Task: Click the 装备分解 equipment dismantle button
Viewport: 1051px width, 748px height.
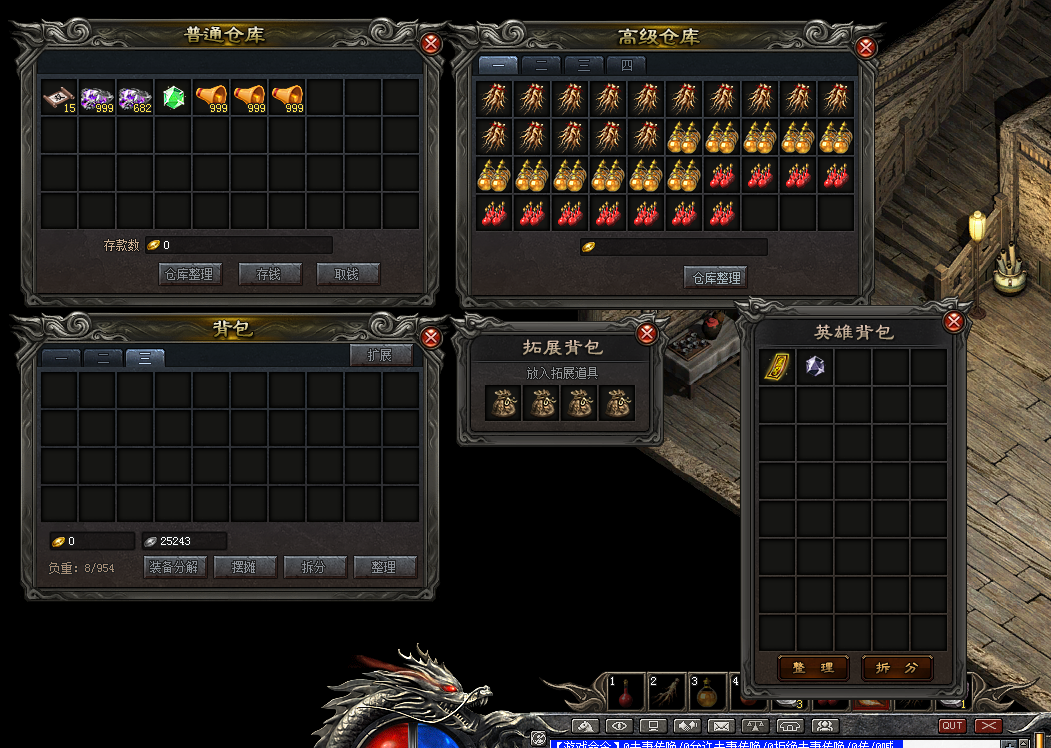Action: click(x=175, y=567)
